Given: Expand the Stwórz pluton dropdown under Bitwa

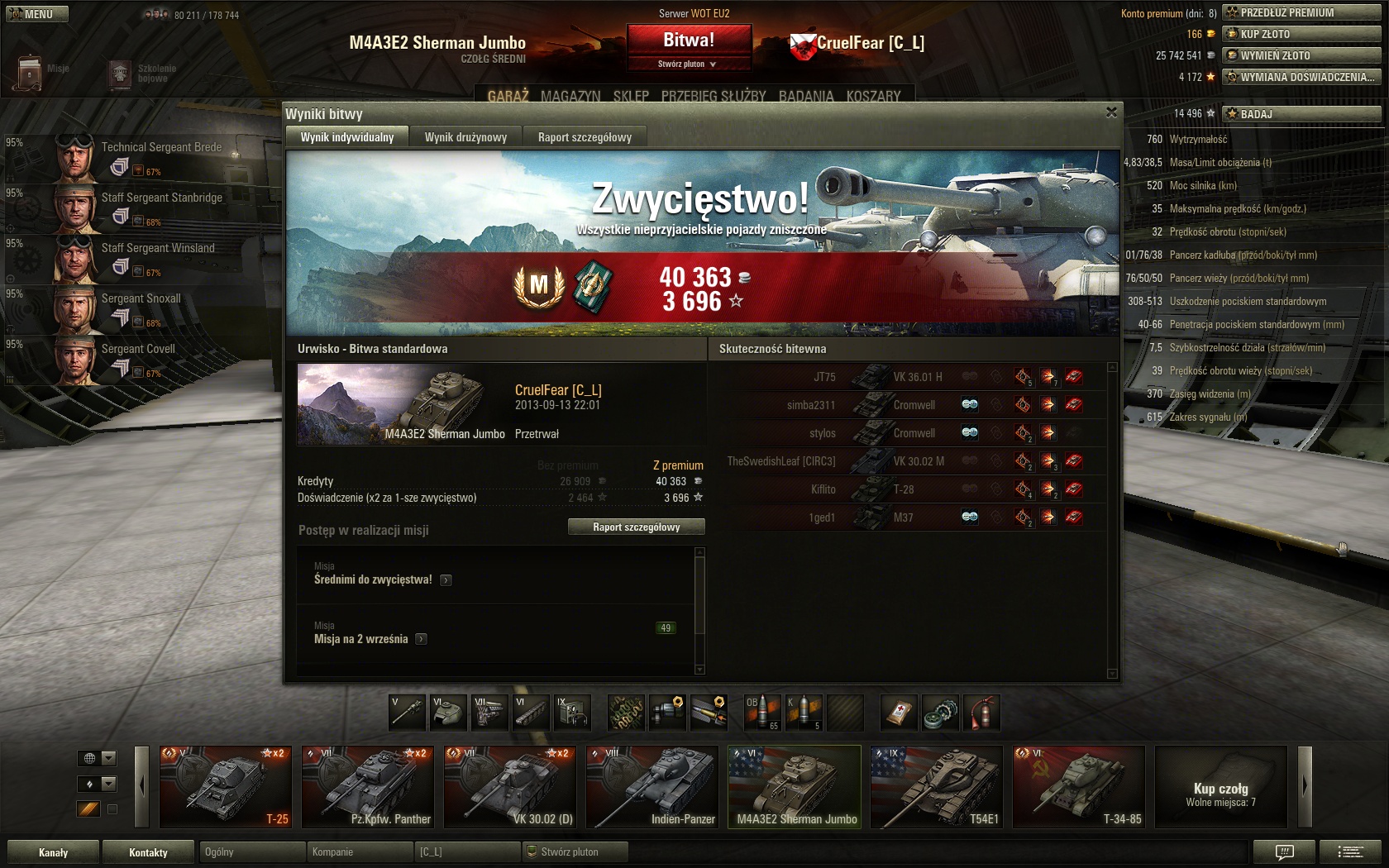Looking at the screenshot, I should tap(688, 64).
